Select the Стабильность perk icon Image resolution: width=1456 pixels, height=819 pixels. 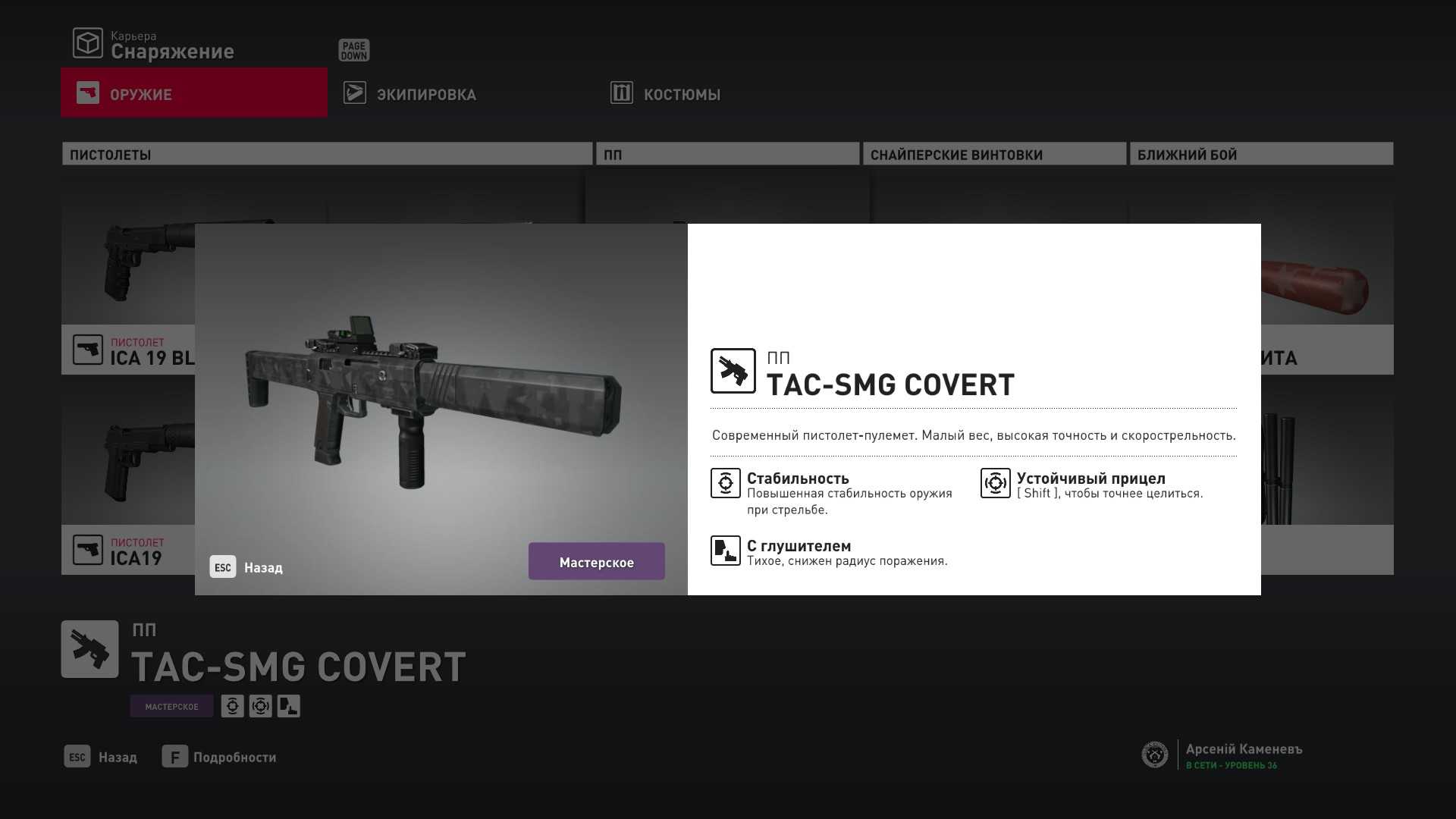[x=726, y=483]
